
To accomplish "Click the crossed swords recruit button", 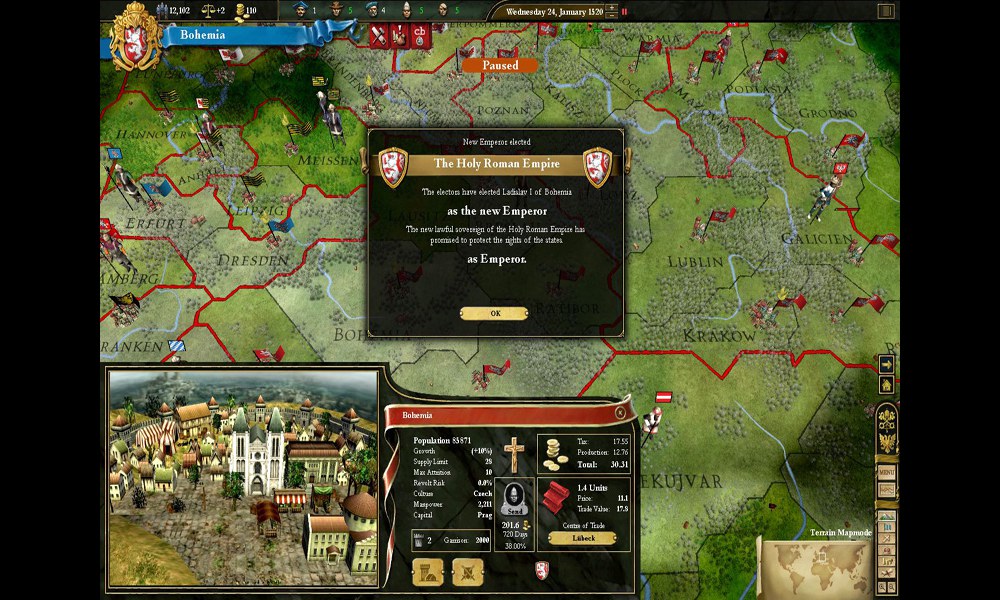I will 467,572.
